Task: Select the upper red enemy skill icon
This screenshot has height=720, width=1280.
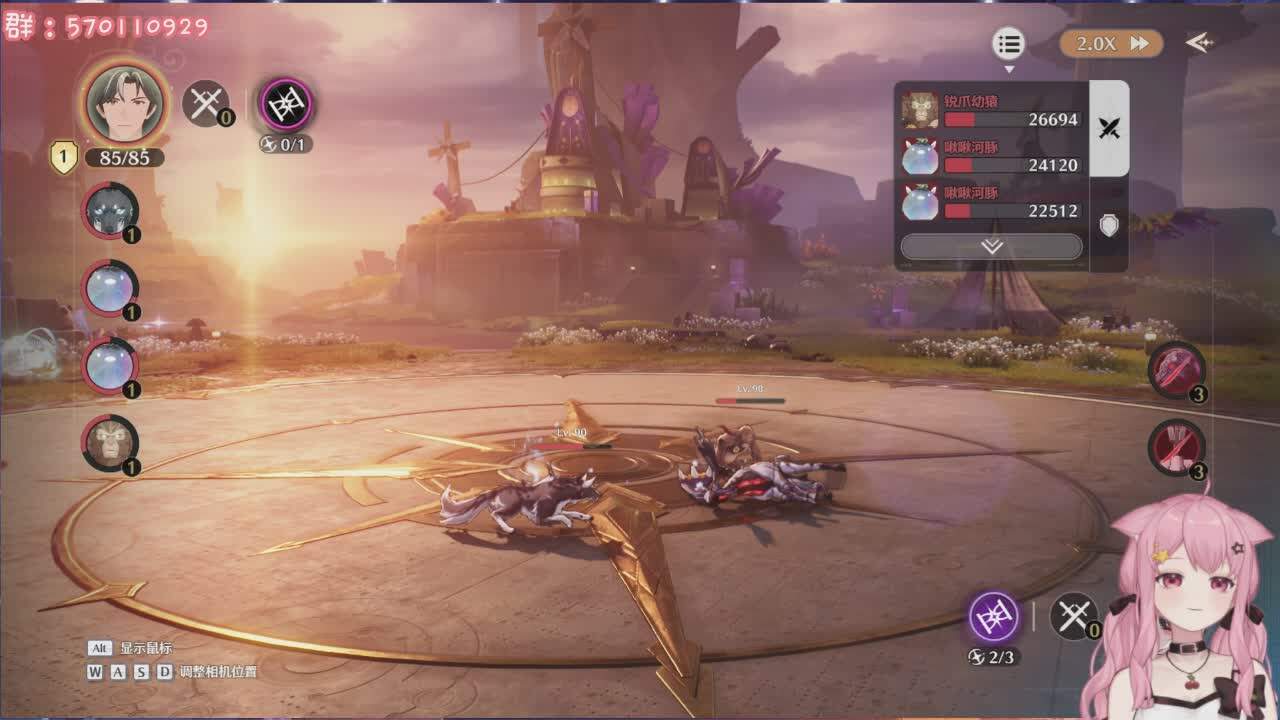Action: click(x=1176, y=370)
